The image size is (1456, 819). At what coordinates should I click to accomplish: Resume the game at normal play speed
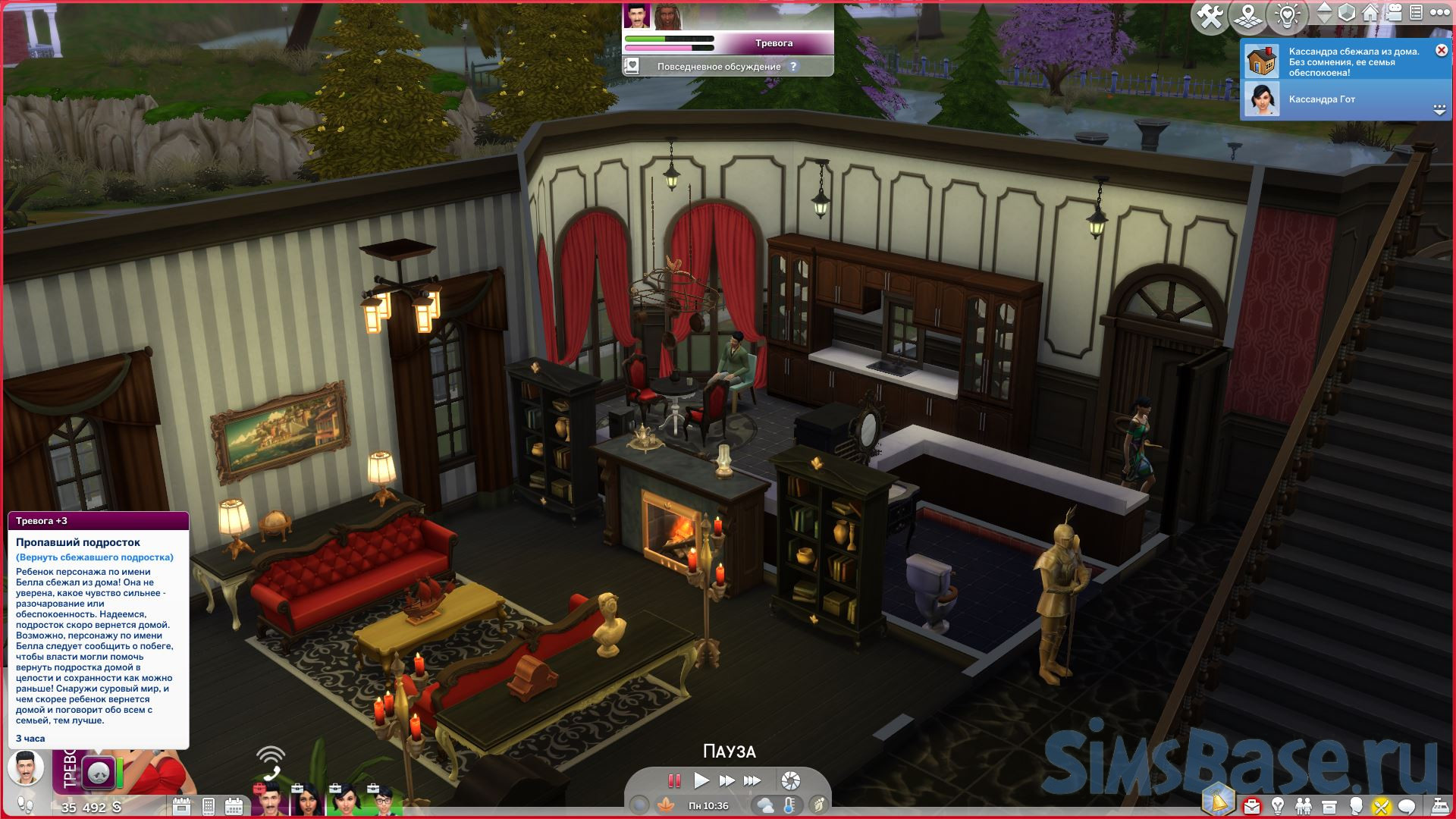coord(701,780)
